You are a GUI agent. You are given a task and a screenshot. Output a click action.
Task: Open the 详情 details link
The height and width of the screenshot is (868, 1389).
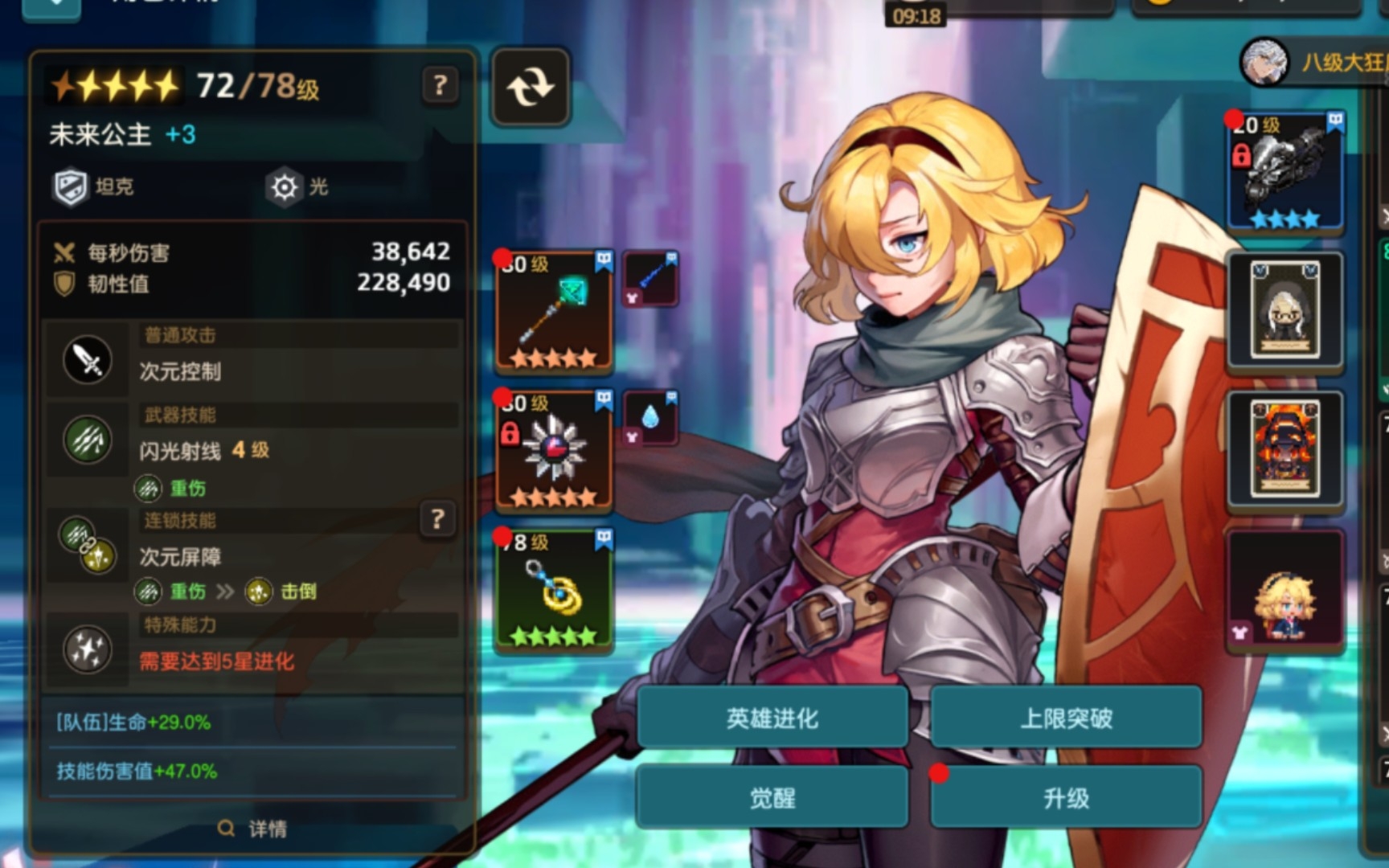pos(252,828)
